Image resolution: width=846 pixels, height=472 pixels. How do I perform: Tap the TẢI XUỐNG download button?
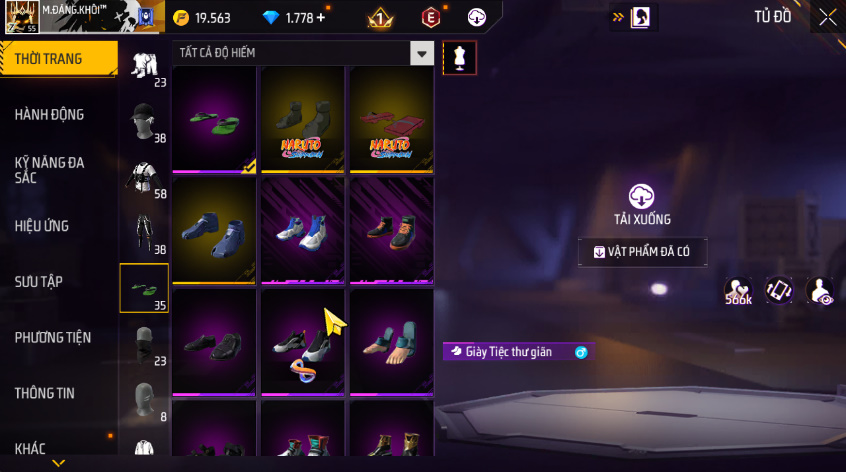coord(641,204)
